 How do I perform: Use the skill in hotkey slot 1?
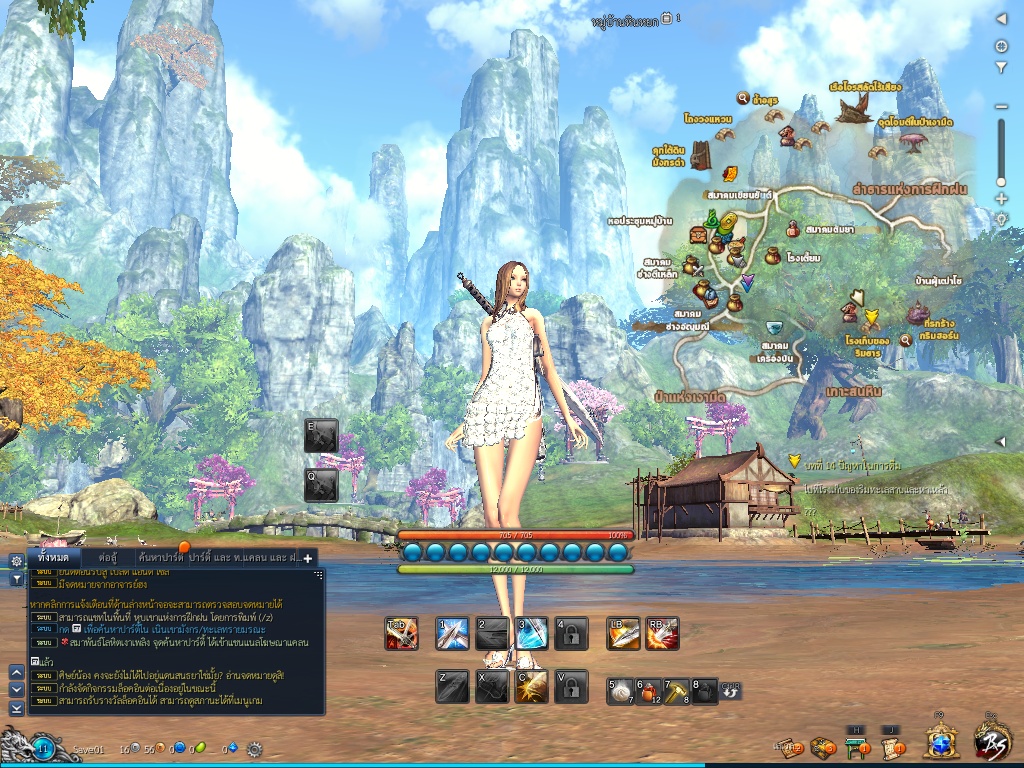[453, 633]
